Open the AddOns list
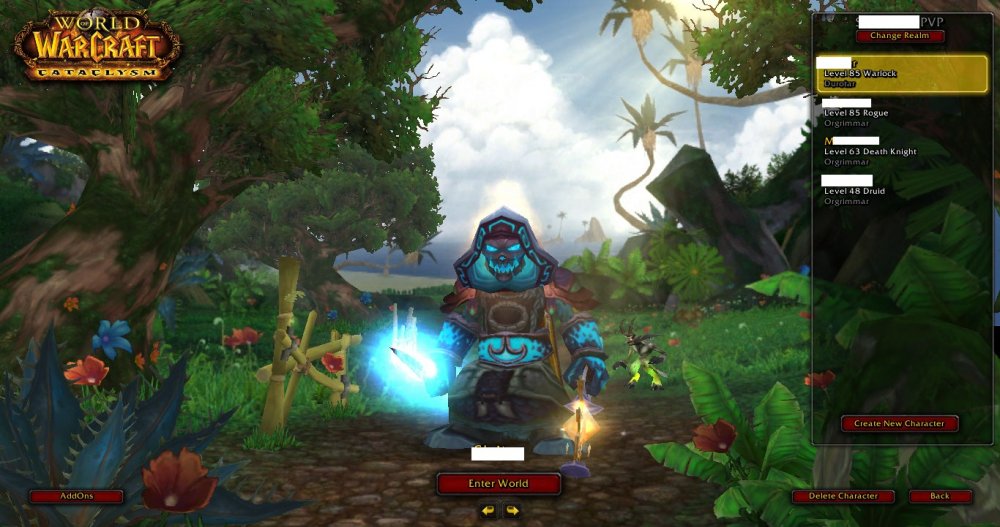 76,496
